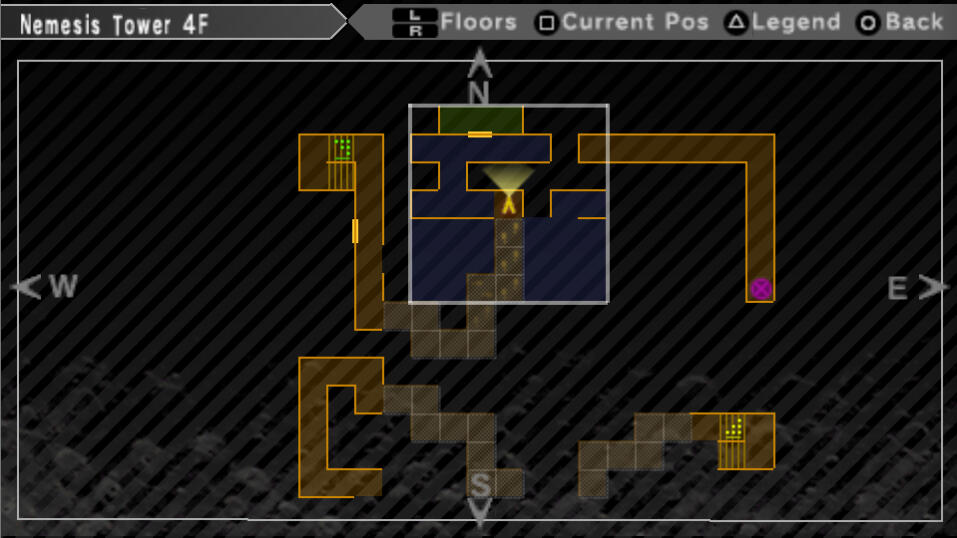957x538 pixels.
Task: Select the west map scroll arrow
Action: pos(28,288)
